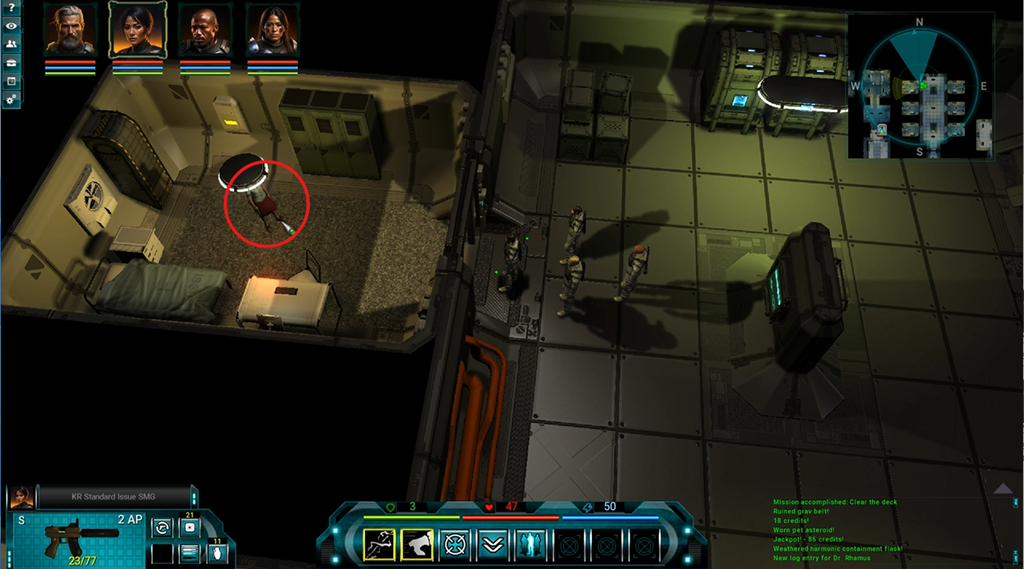Viewport: 1024px width, 569px height.
Task: Select the bald soldier portrait
Action: [205, 31]
